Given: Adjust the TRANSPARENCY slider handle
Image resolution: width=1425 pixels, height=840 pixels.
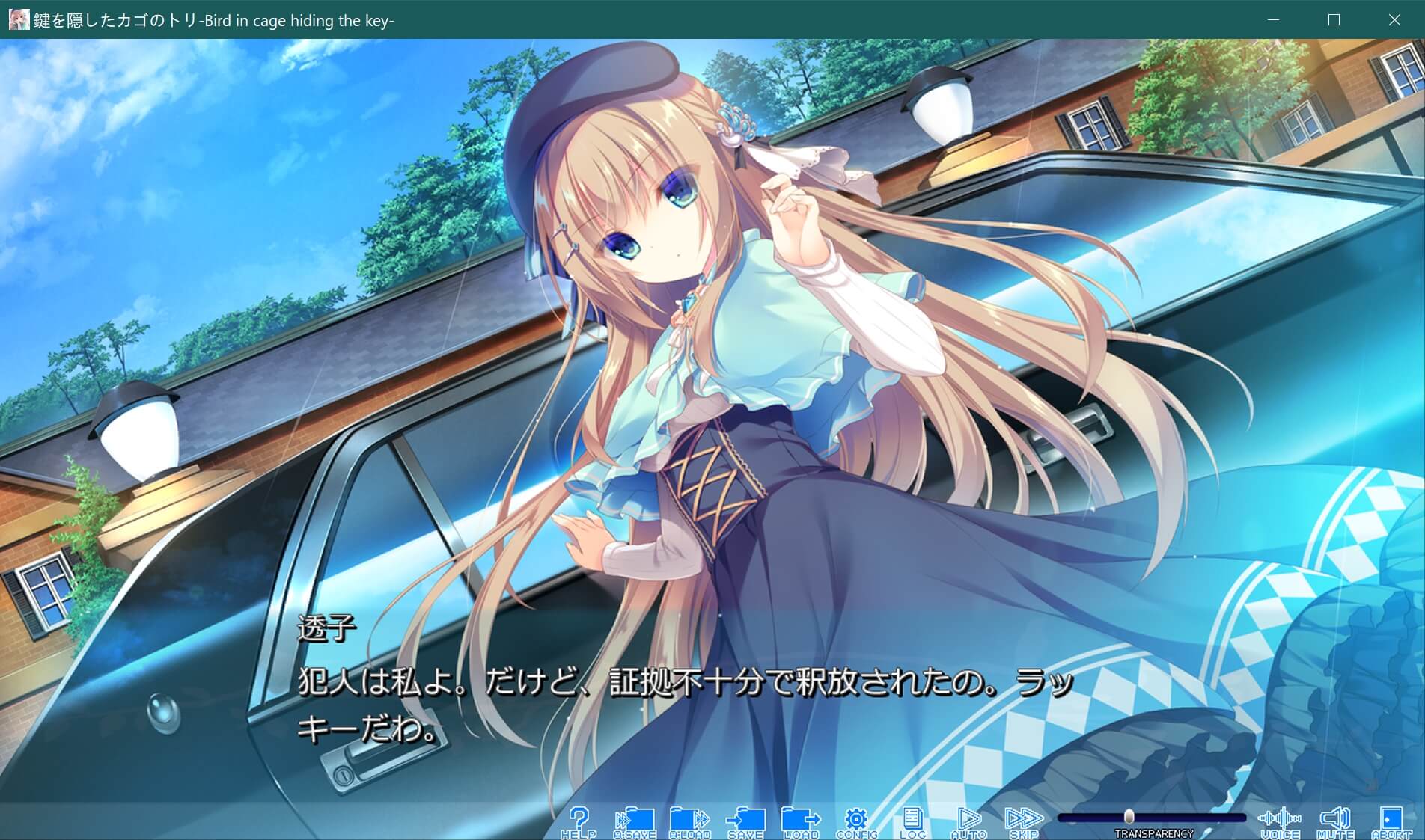Looking at the screenshot, I should point(1130,817).
